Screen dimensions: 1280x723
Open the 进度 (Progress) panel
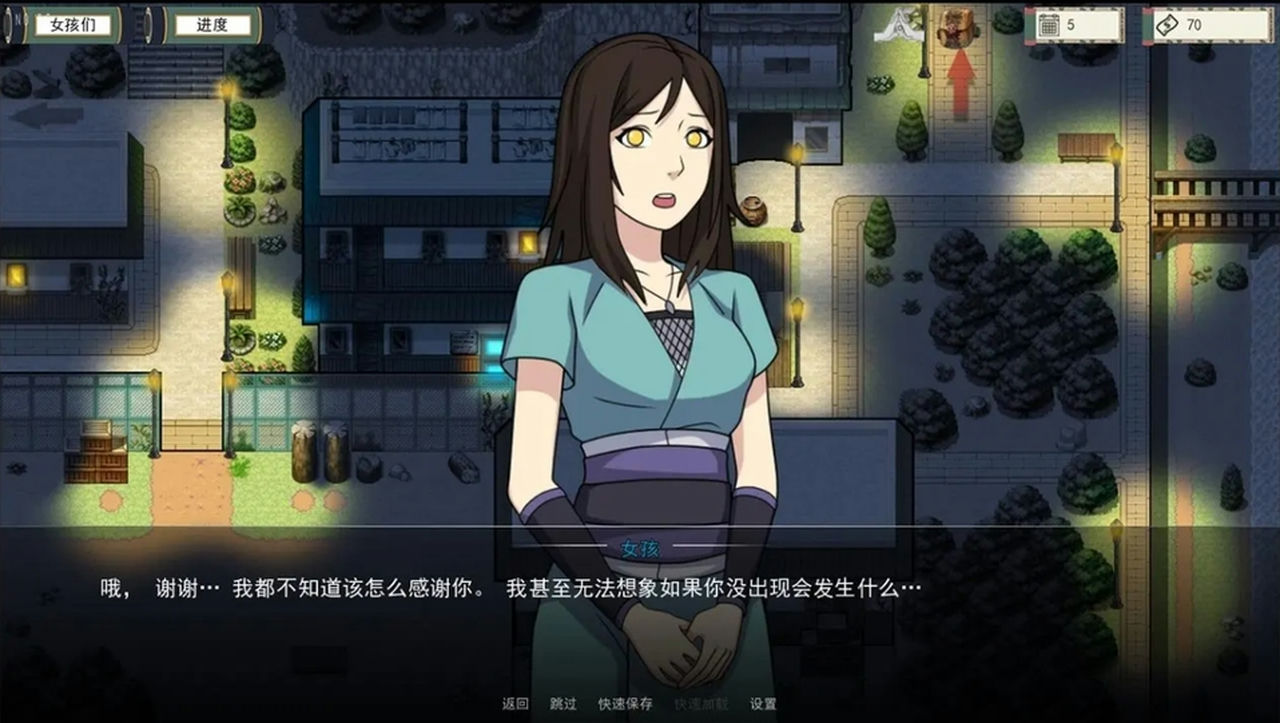pos(213,23)
